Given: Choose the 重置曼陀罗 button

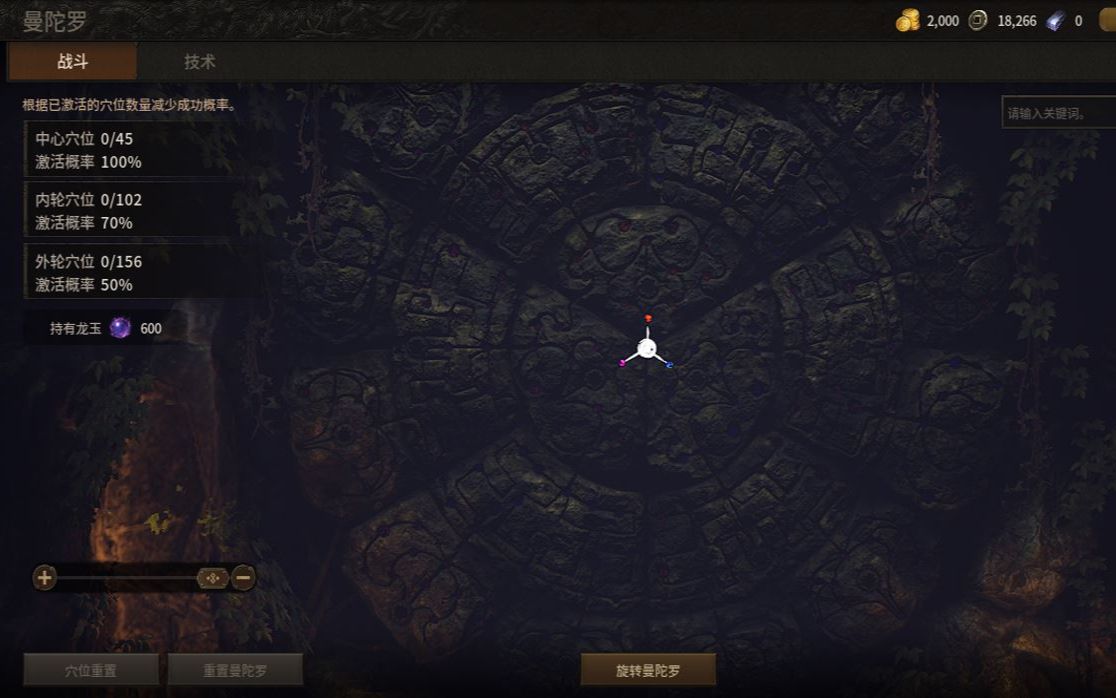Looking at the screenshot, I should 235,670.
